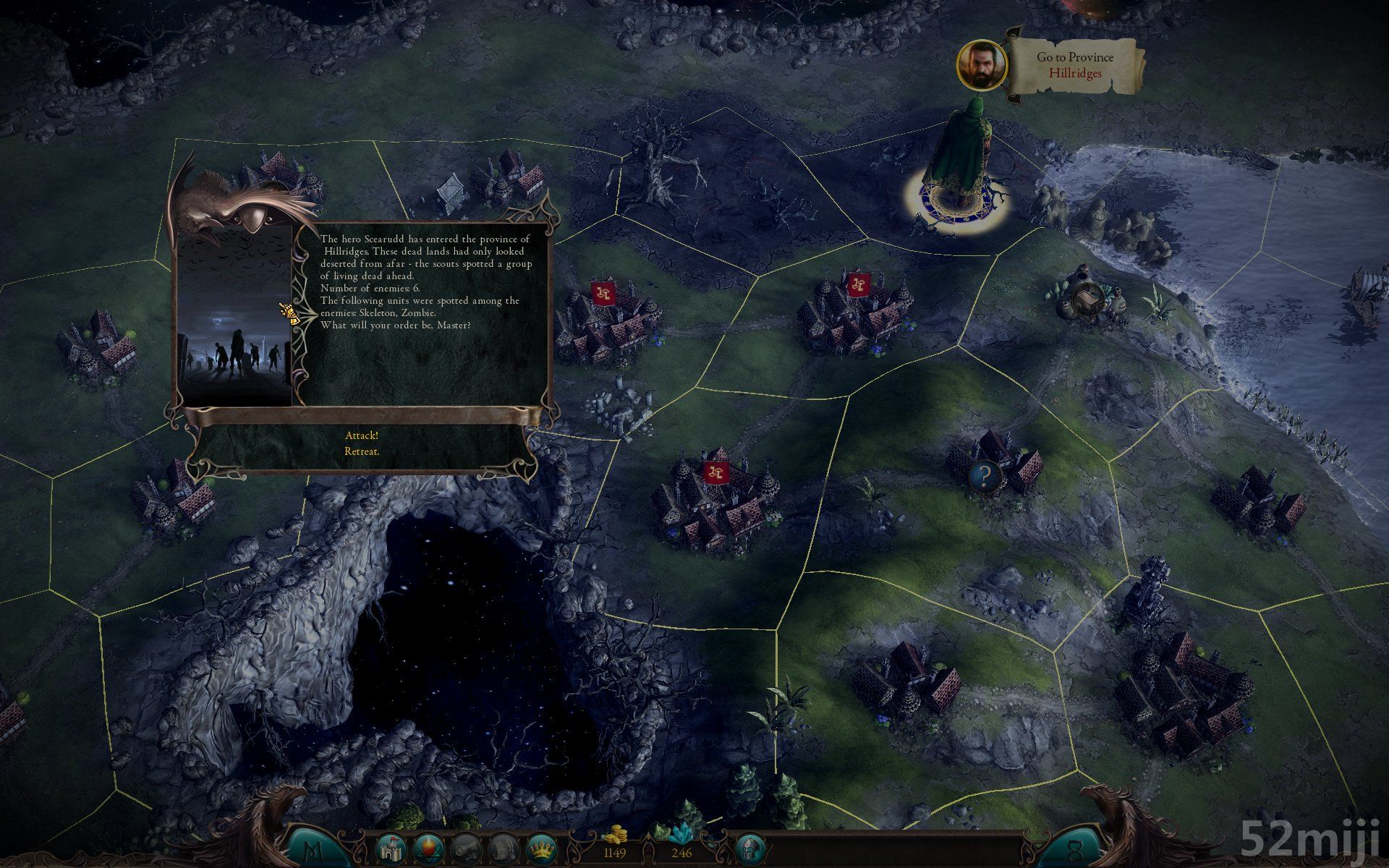
Task: Click the hero portrait beside Go to Province
Action: (981, 64)
